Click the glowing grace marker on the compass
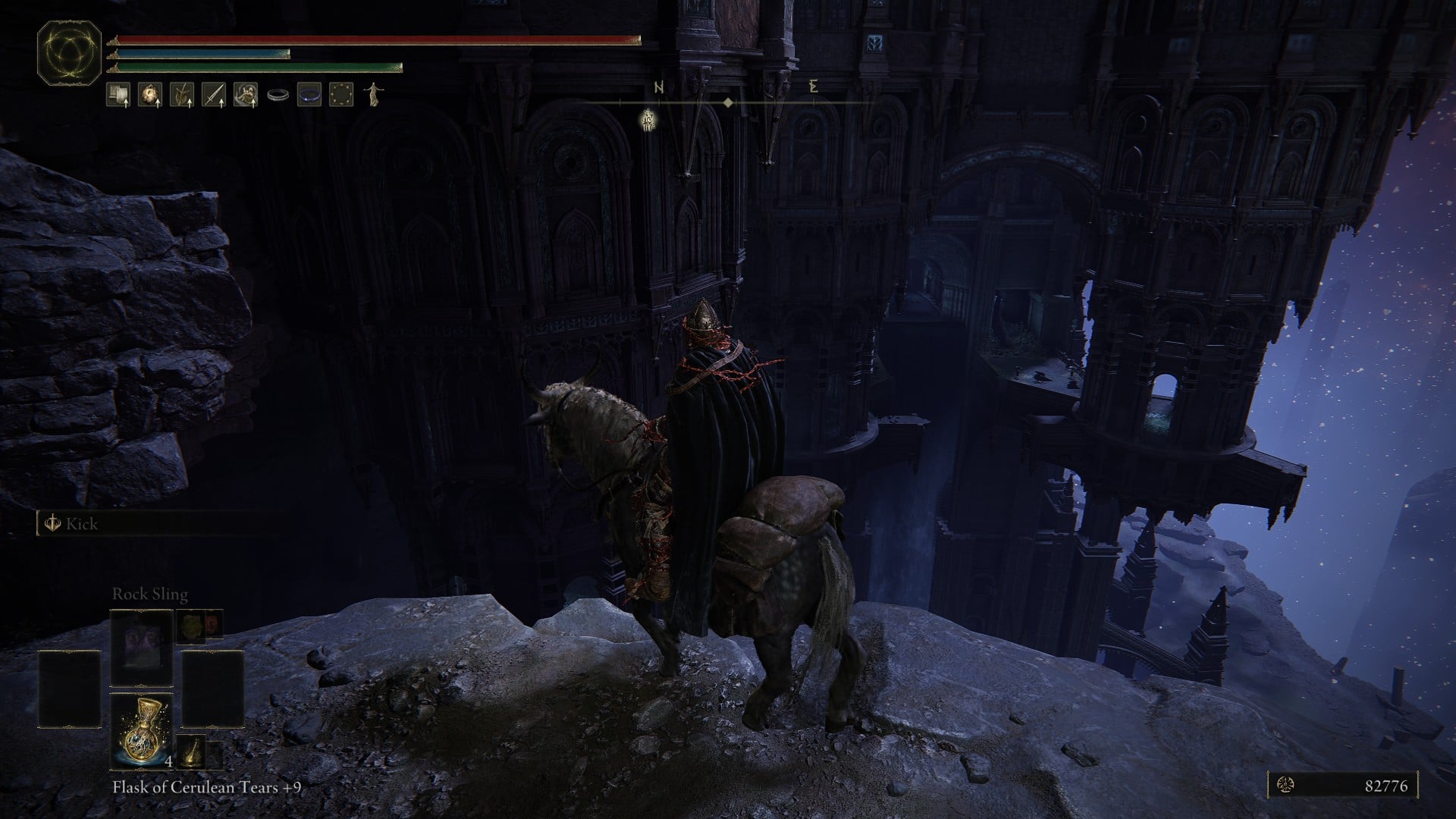 point(648,119)
